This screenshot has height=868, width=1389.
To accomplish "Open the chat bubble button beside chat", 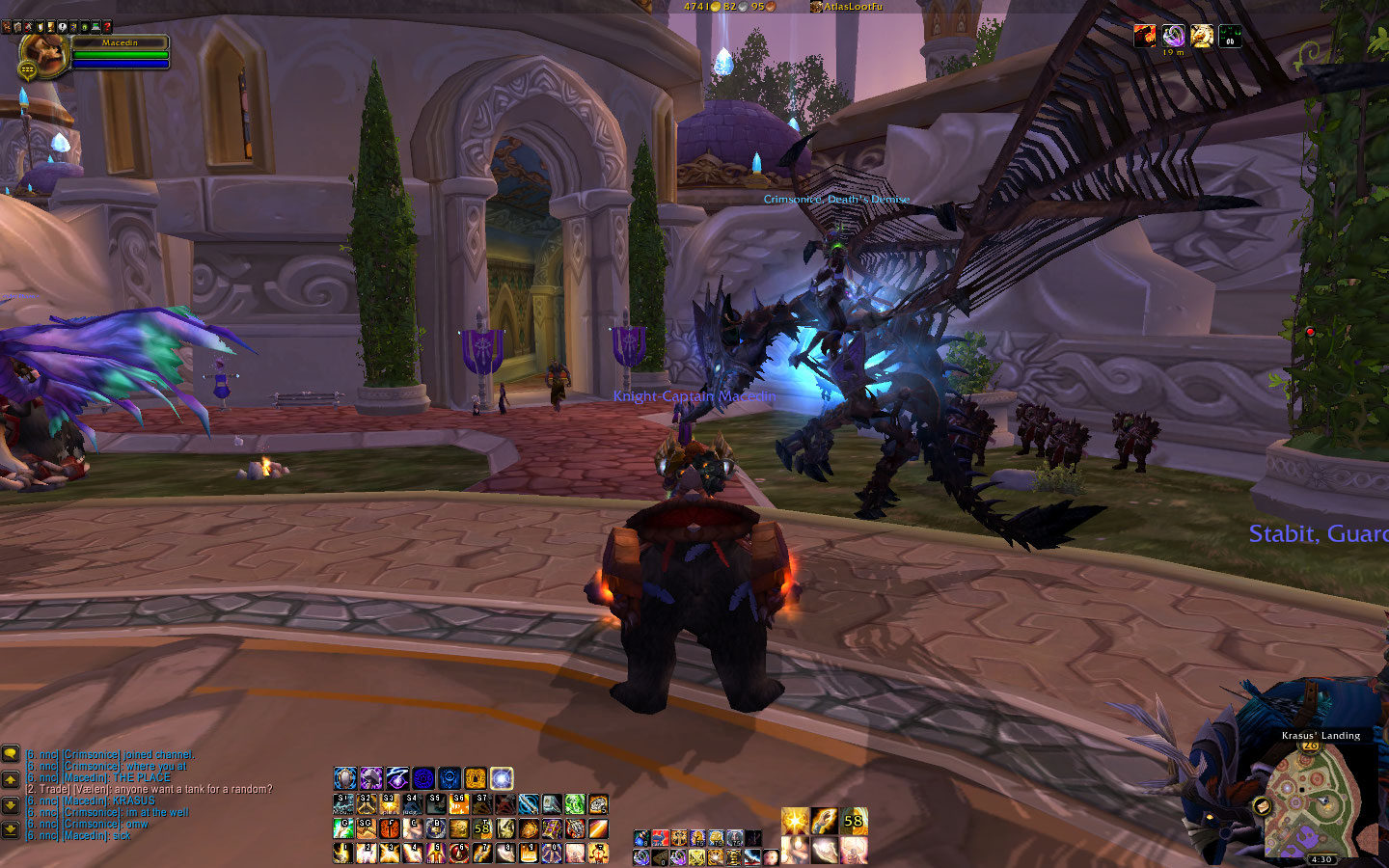I will point(11,754).
